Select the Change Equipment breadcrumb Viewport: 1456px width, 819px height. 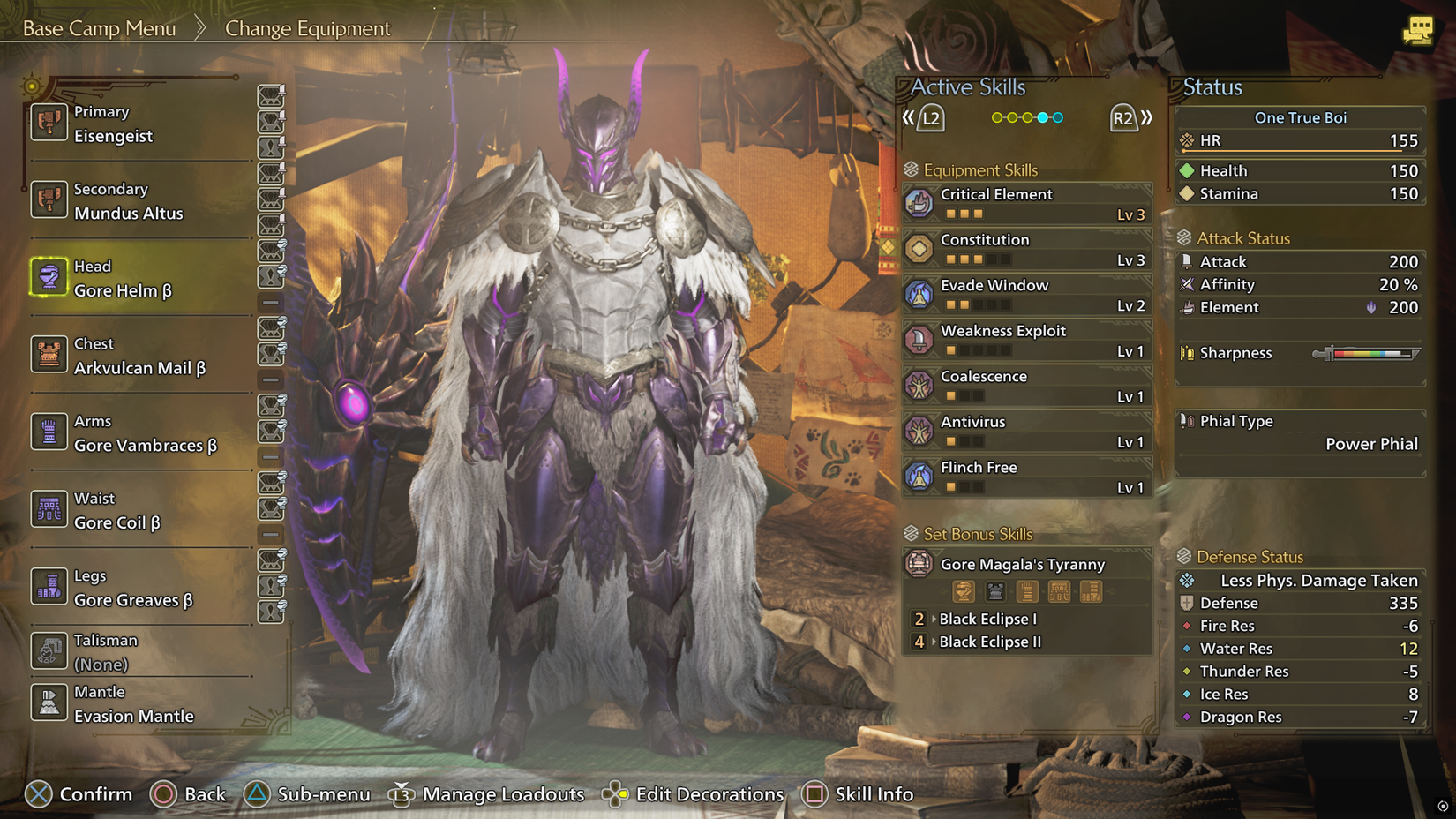tap(307, 28)
